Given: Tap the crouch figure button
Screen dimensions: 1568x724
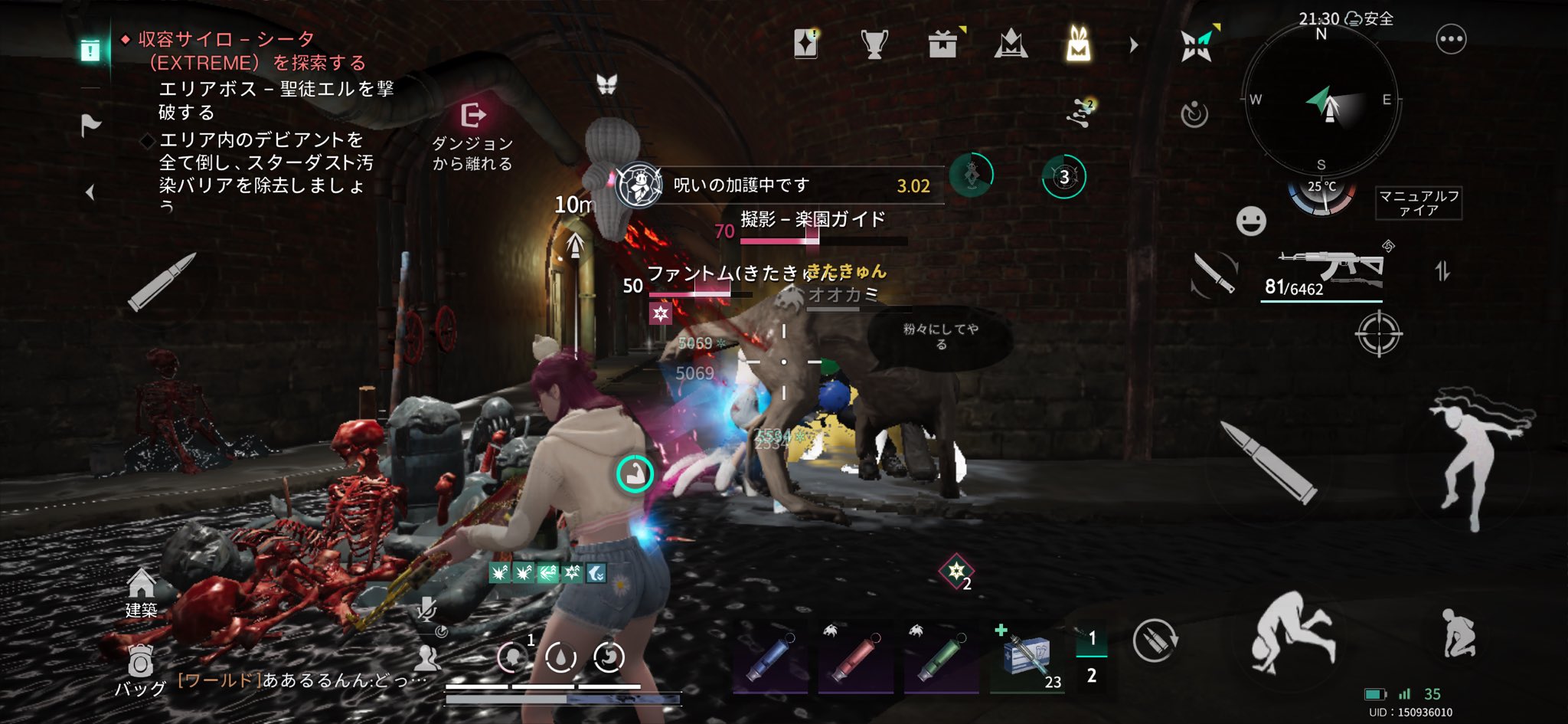Looking at the screenshot, I should [1457, 634].
